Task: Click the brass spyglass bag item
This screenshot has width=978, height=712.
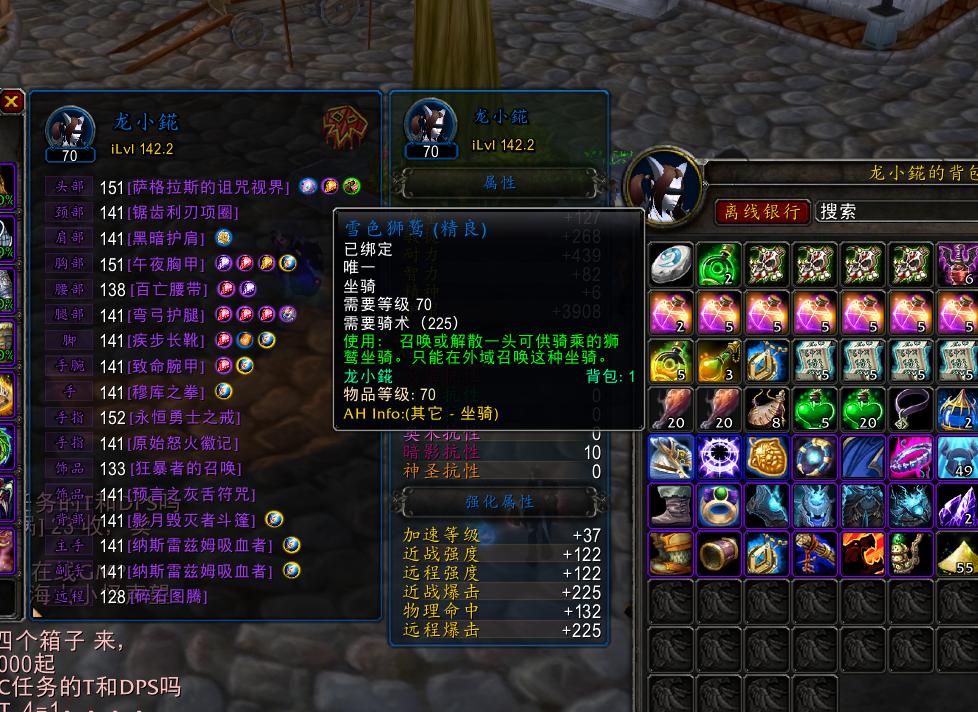Action: coord(719,553)
